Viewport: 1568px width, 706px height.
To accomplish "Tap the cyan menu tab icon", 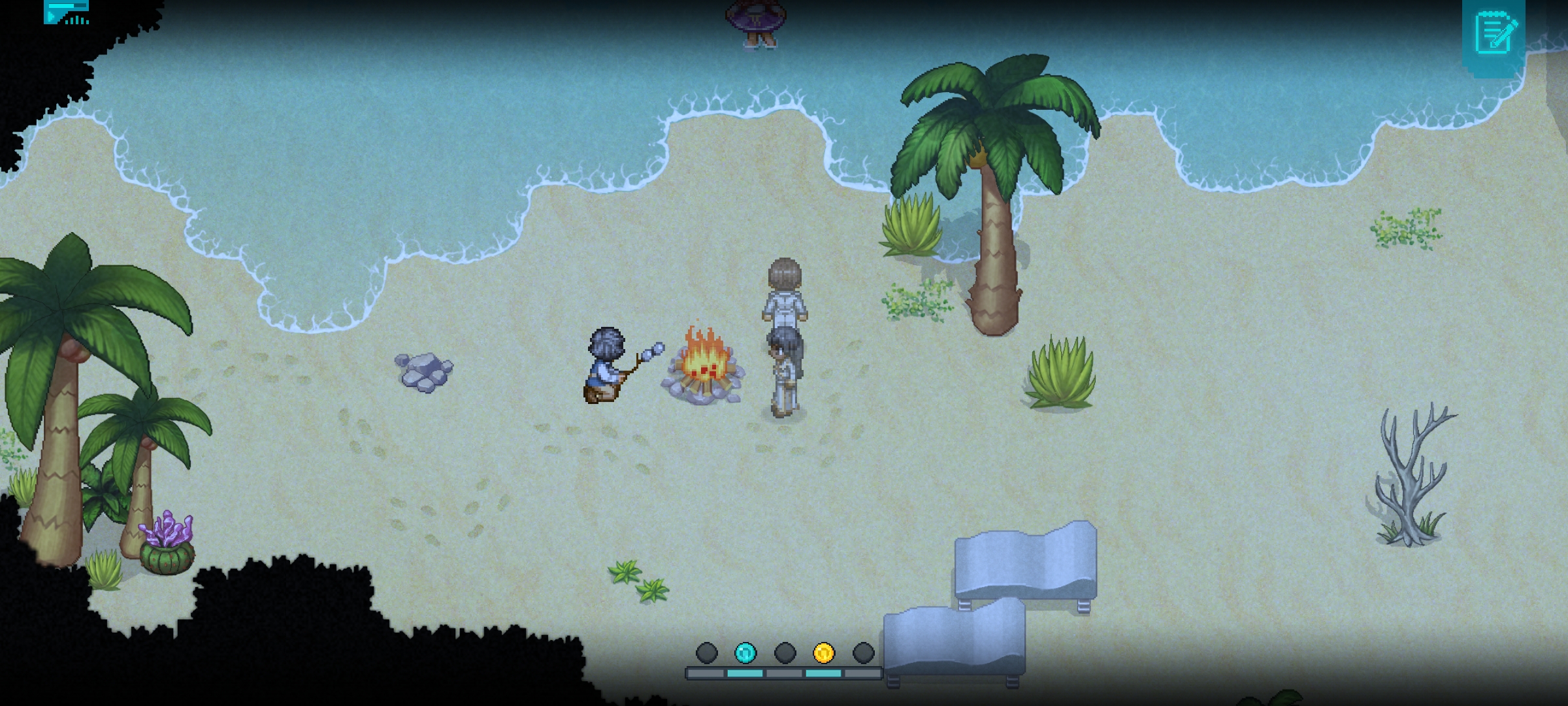I will click(67, 12).
